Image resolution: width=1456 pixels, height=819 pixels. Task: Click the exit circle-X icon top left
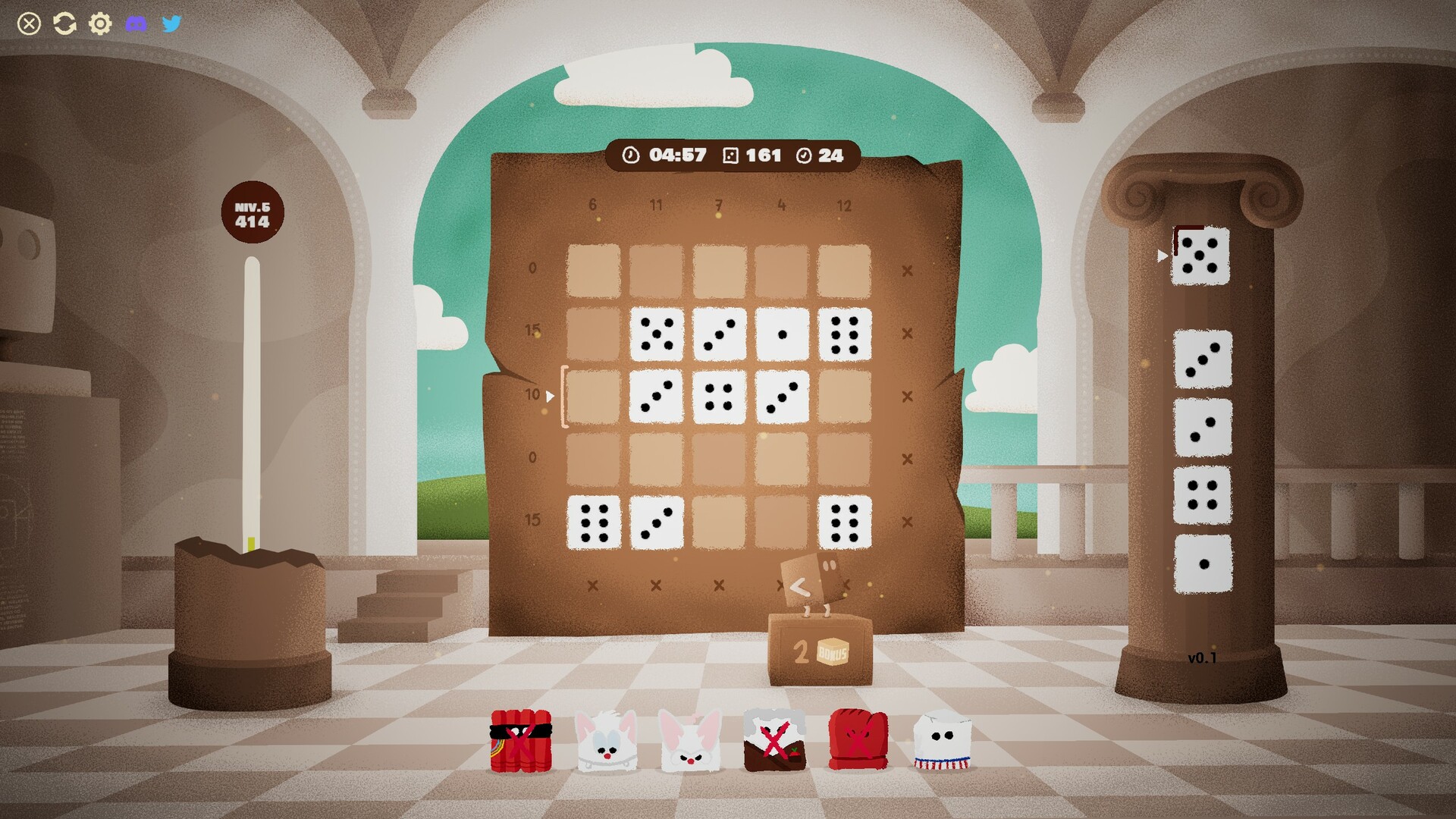[x=29, y=23]
